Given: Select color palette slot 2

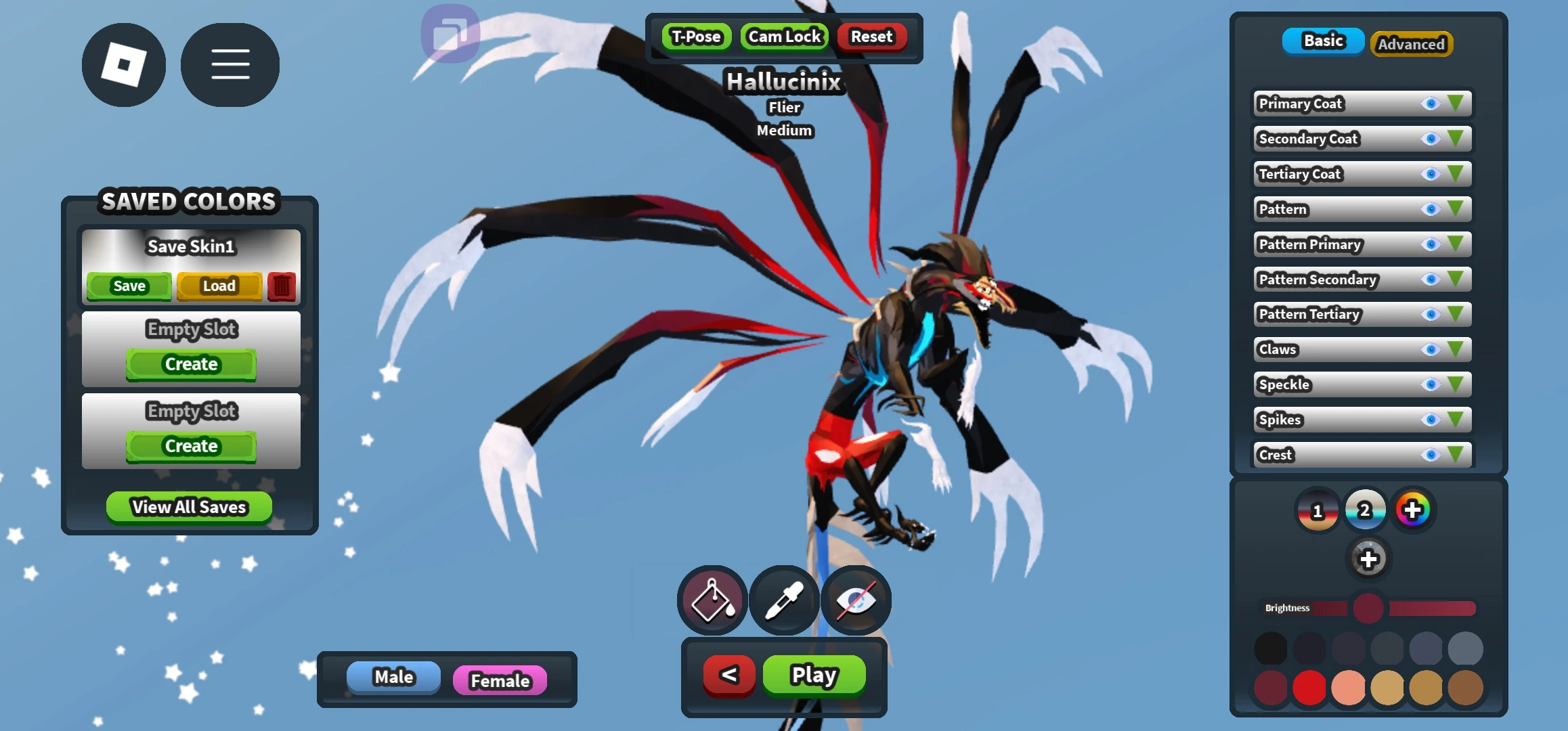Looking at the screenshot, I should [1366, 509].
